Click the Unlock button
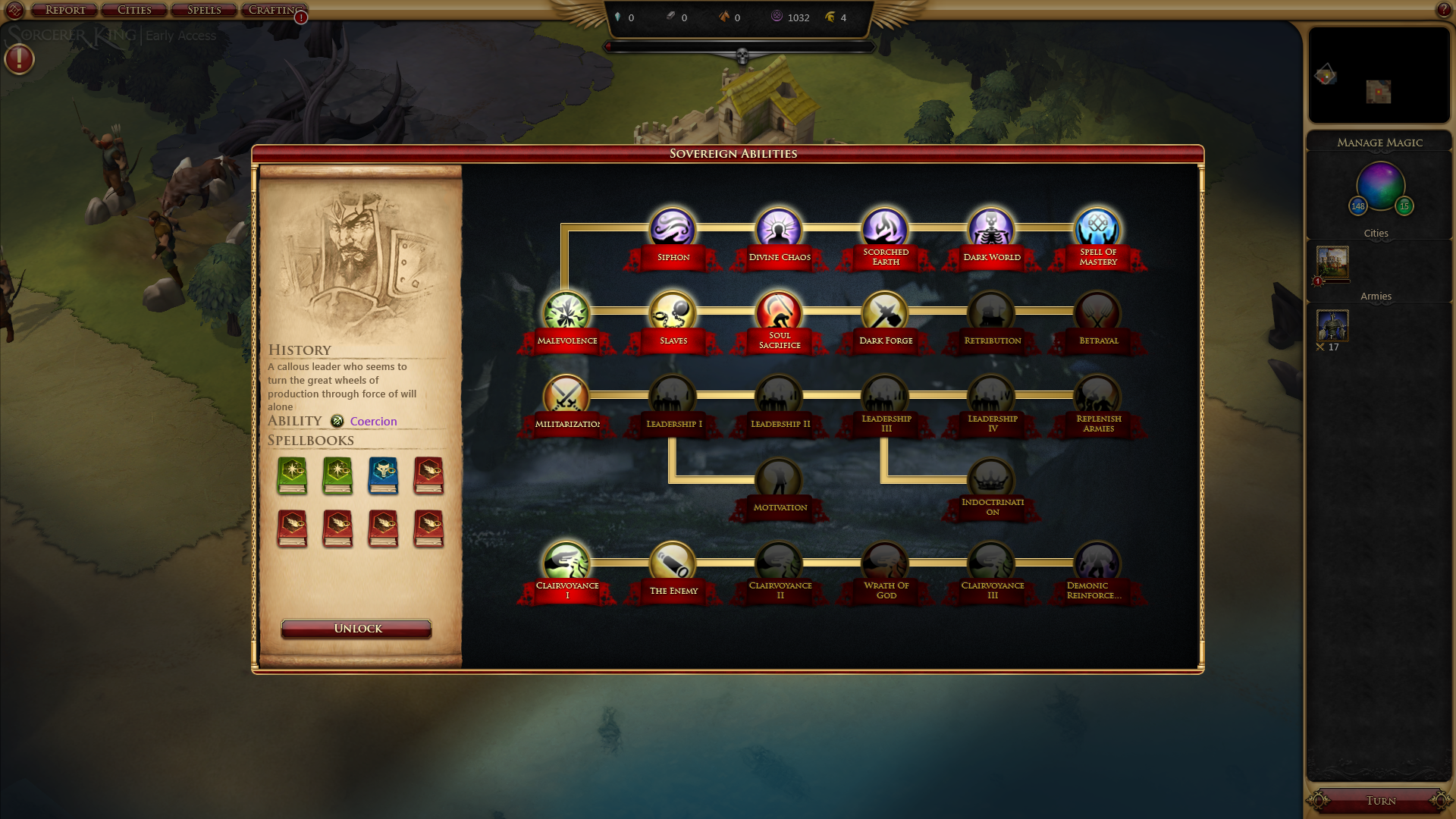The width and height of the screenshot is (1456, 819). (356, 629)
